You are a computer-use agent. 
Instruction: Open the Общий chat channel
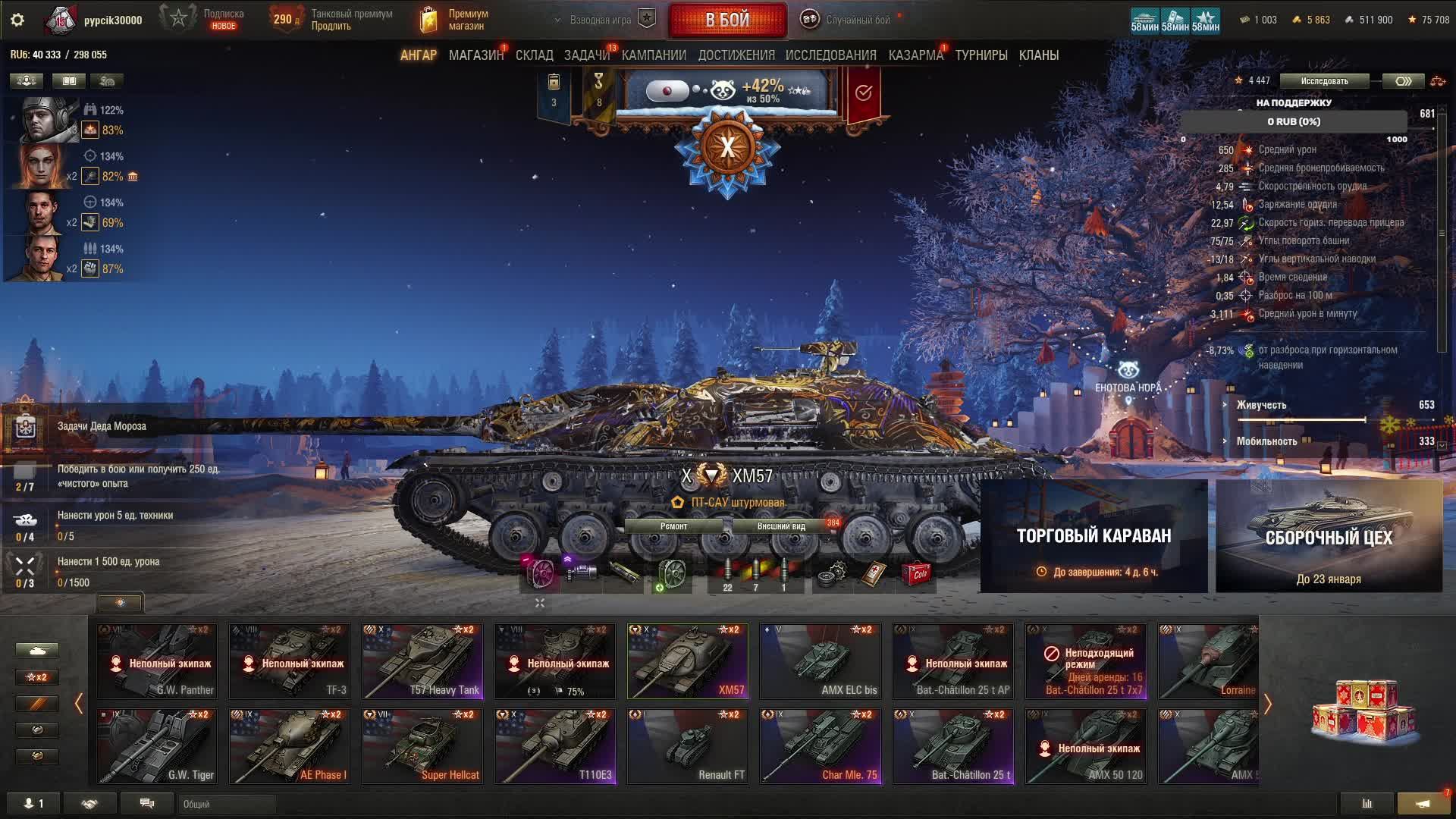[226, 804]
